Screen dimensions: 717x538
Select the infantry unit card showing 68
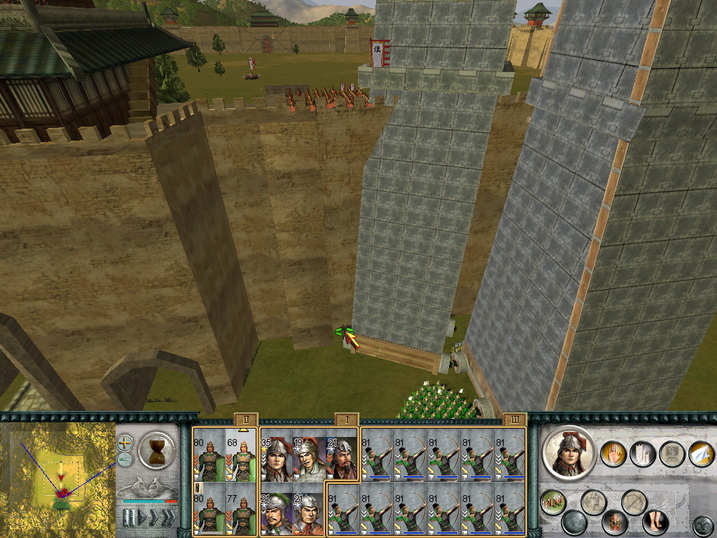[241, 455]
